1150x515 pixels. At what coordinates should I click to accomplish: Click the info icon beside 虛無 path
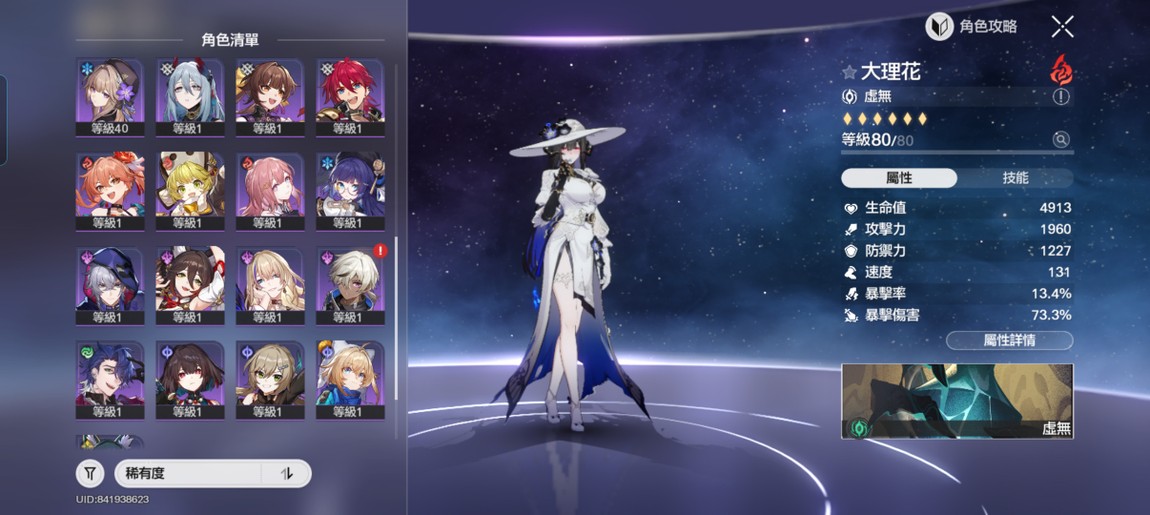point(1061,97)
